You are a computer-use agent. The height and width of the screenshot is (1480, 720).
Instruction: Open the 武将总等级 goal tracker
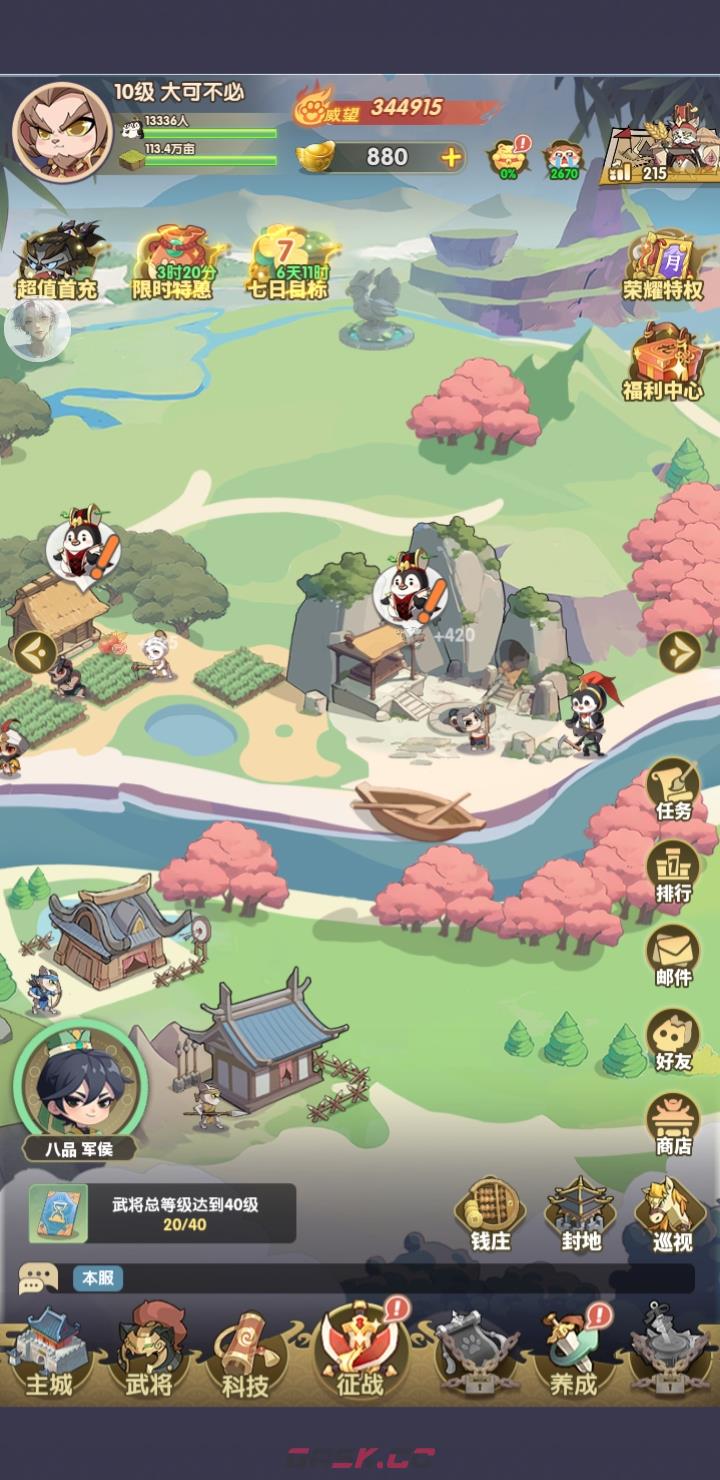click(162, 1213)
